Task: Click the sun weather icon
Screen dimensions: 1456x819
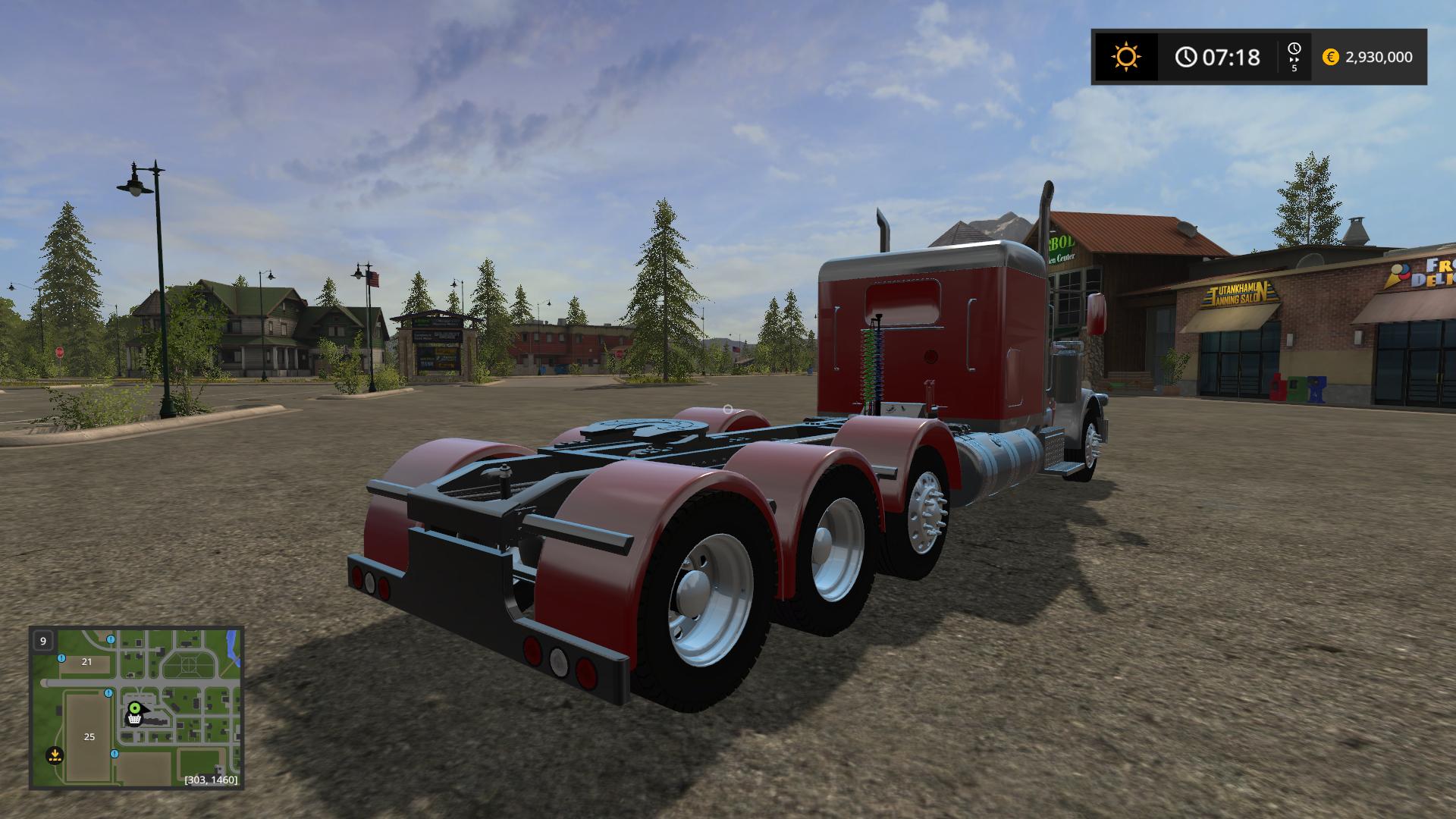Action: [x=1125, y=57]
